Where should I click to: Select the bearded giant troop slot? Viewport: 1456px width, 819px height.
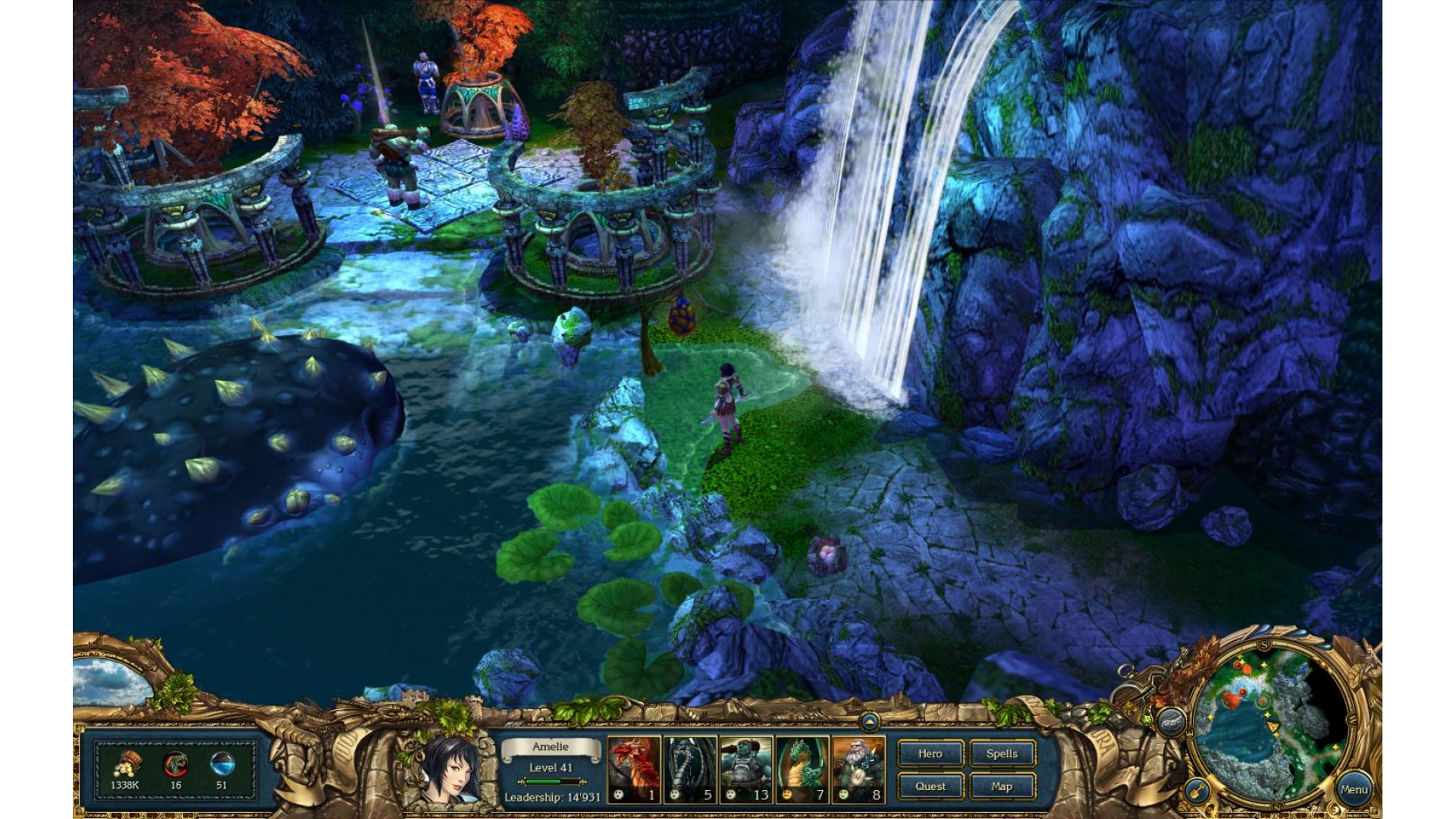coord(858,769)
